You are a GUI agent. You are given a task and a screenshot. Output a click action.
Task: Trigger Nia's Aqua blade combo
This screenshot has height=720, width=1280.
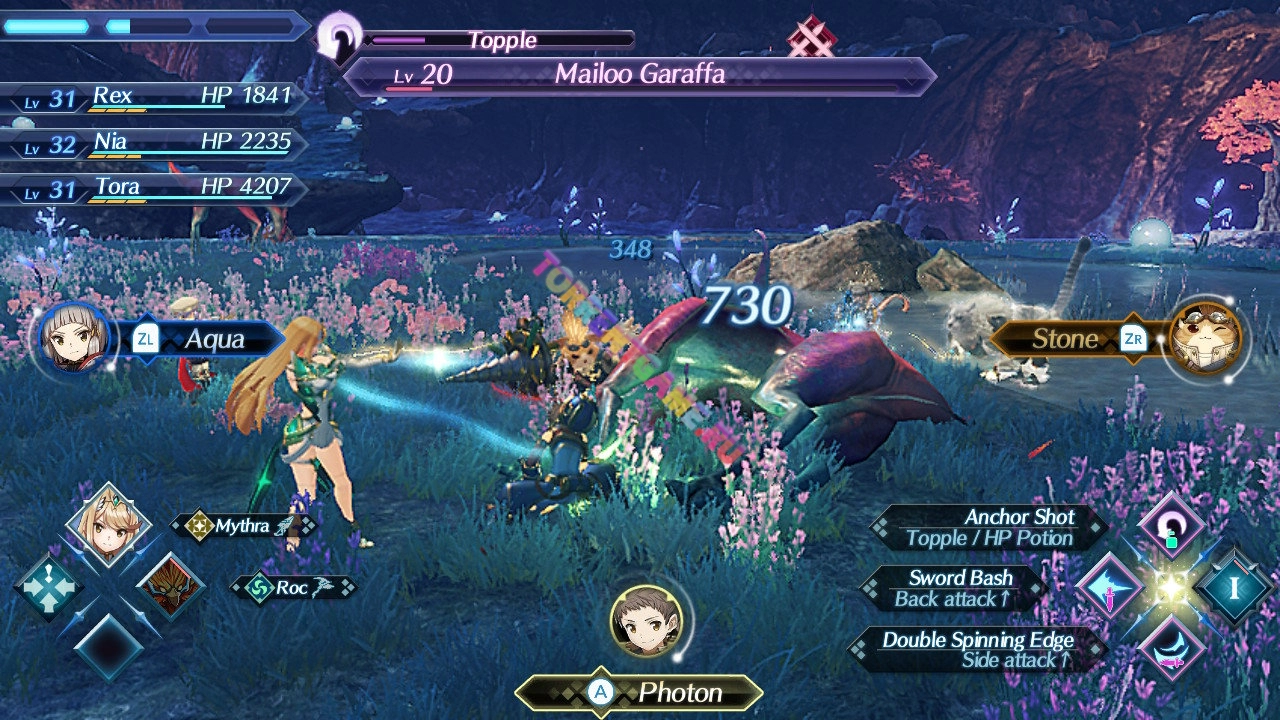click(x=75, y=338)
